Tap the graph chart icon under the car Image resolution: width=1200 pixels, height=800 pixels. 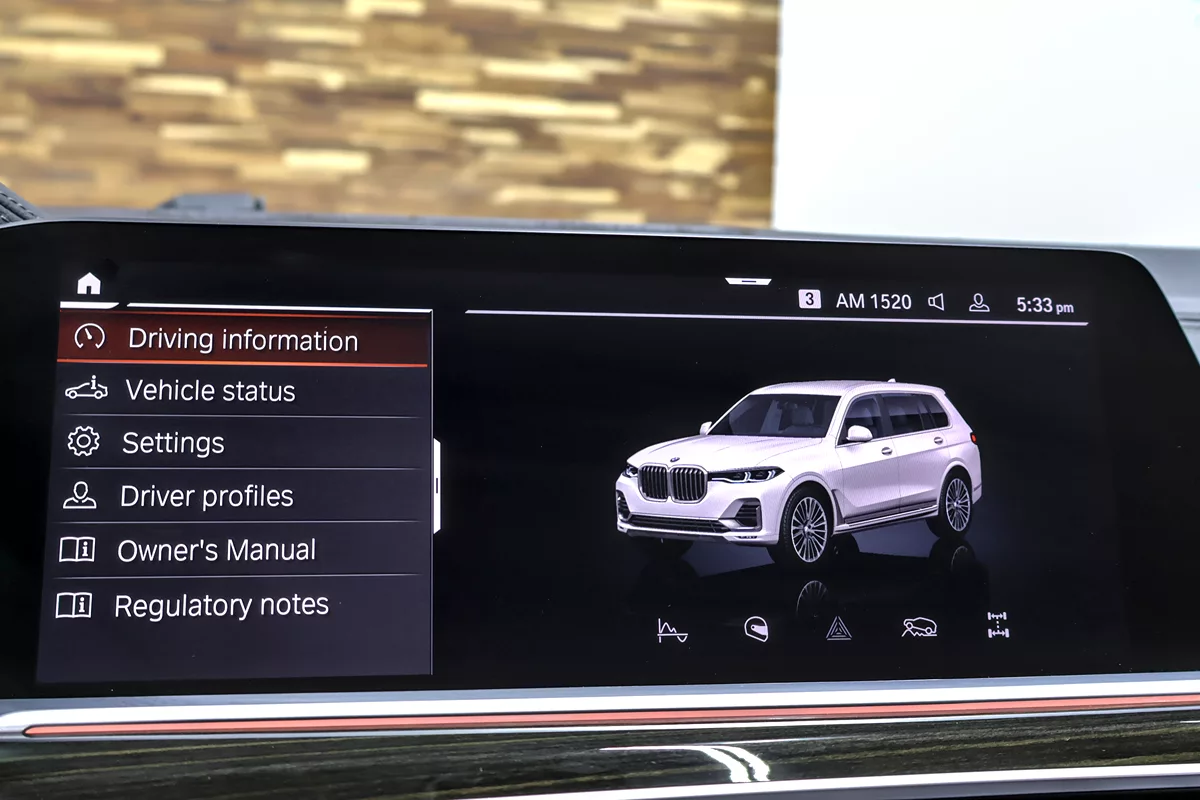click(x=672, y=630)
